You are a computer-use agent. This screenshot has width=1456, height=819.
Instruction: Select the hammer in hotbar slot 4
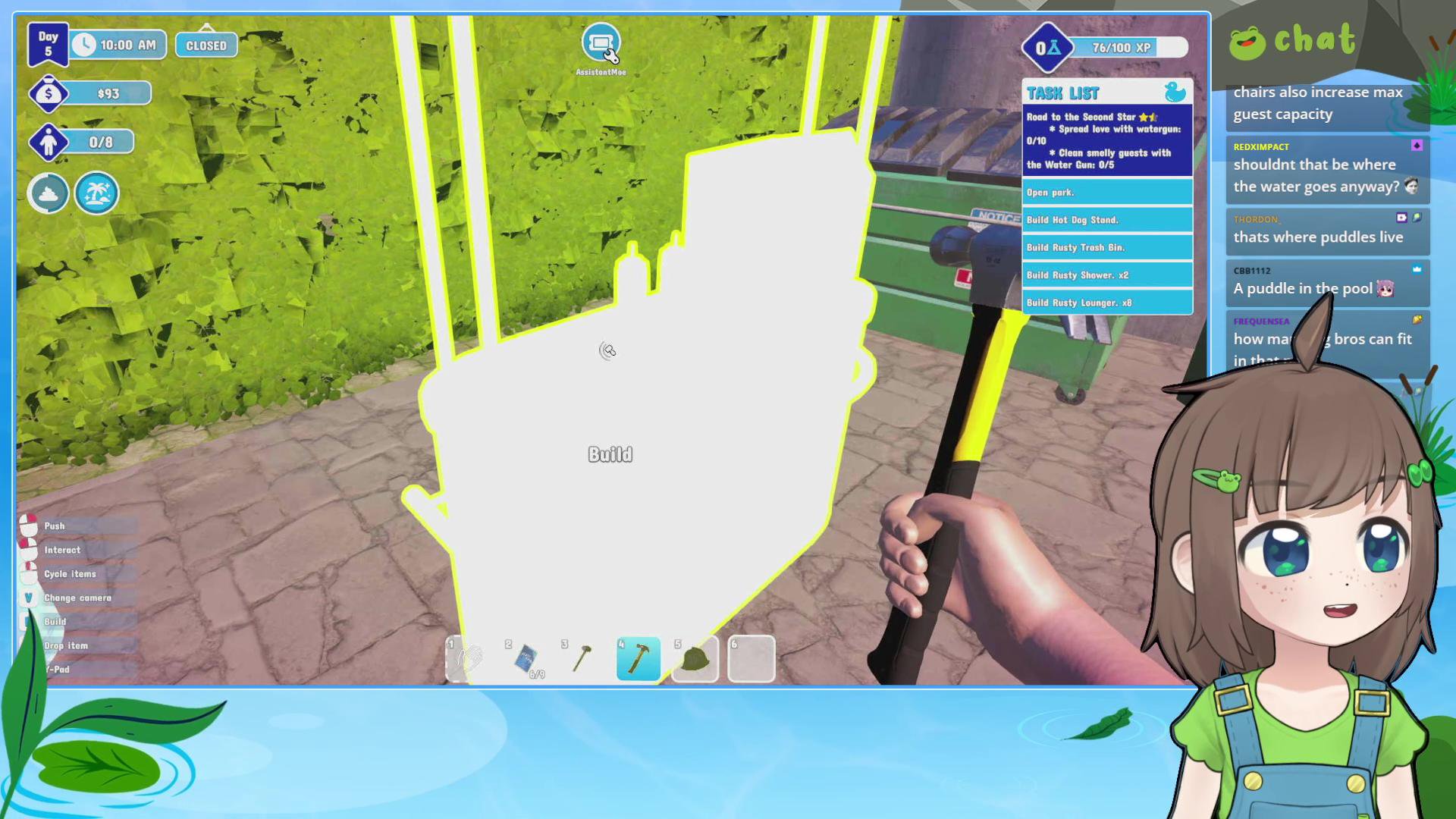[x=638, y=658]
